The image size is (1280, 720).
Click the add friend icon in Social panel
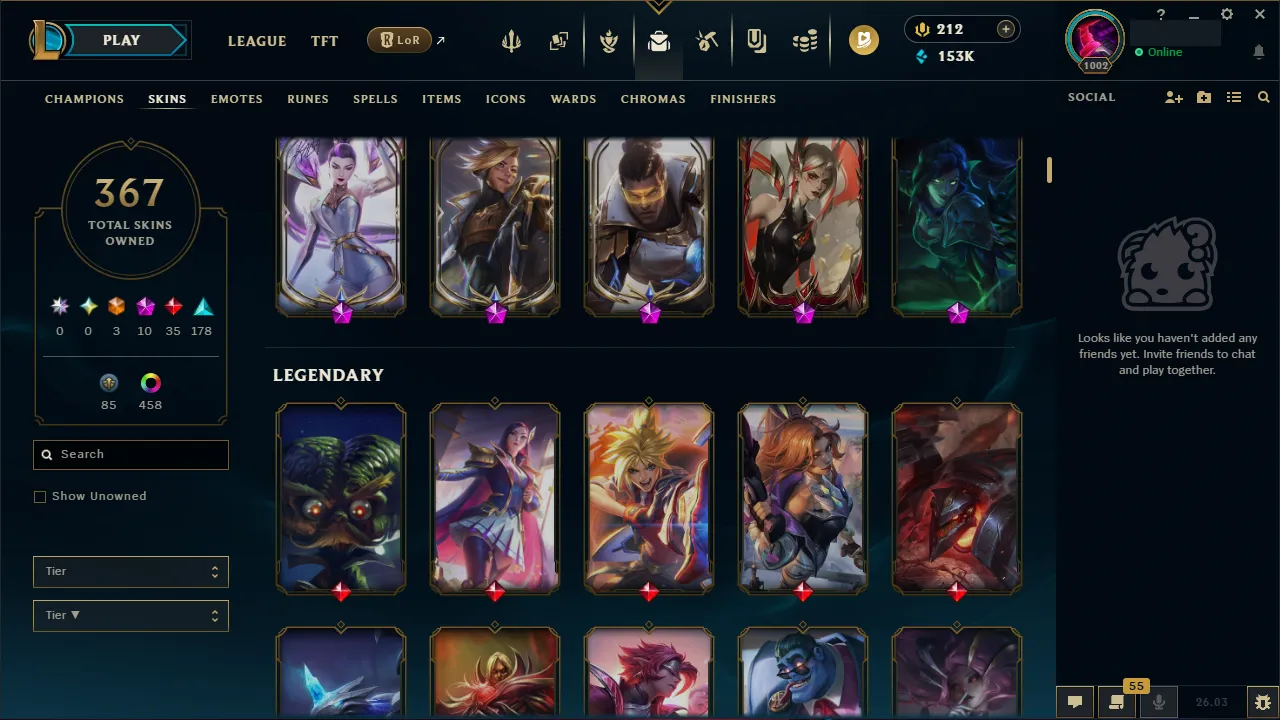pos(1173,97)
